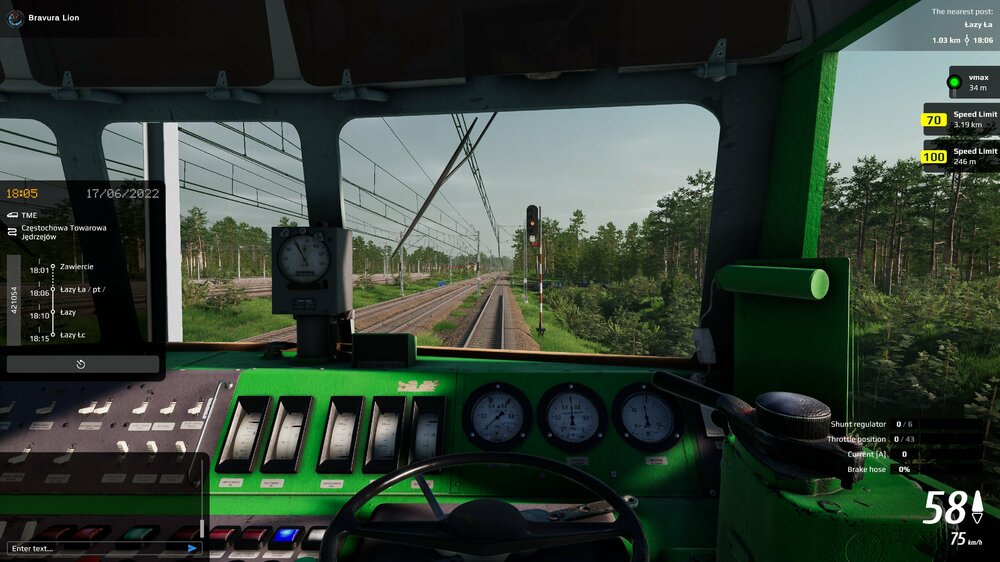Open the vmax signal notification

(x=972, y=82)
